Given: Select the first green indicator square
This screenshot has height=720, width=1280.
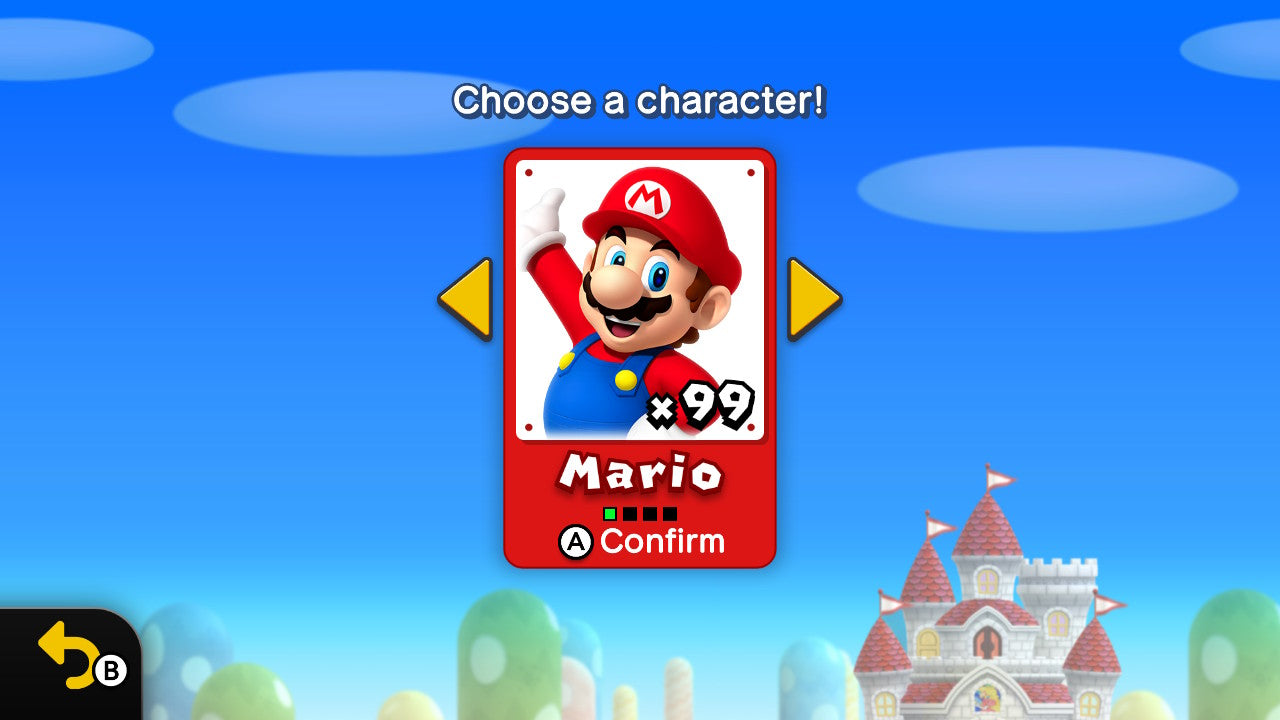Looking at the screenshot, I should (610, 513).
